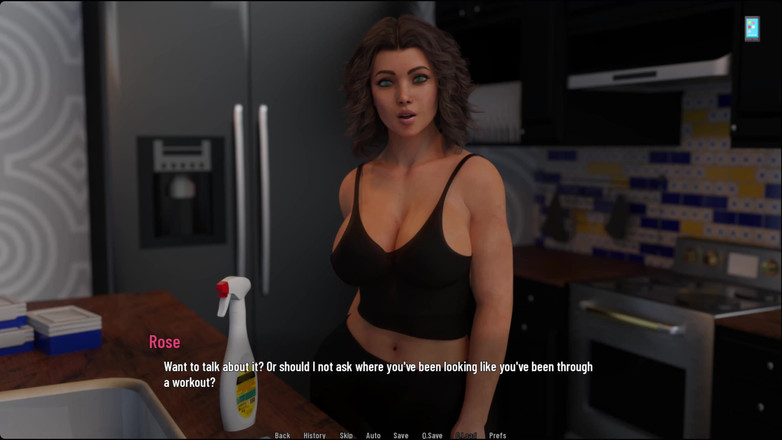Click Q.Load to quick load

coord(466,435)
